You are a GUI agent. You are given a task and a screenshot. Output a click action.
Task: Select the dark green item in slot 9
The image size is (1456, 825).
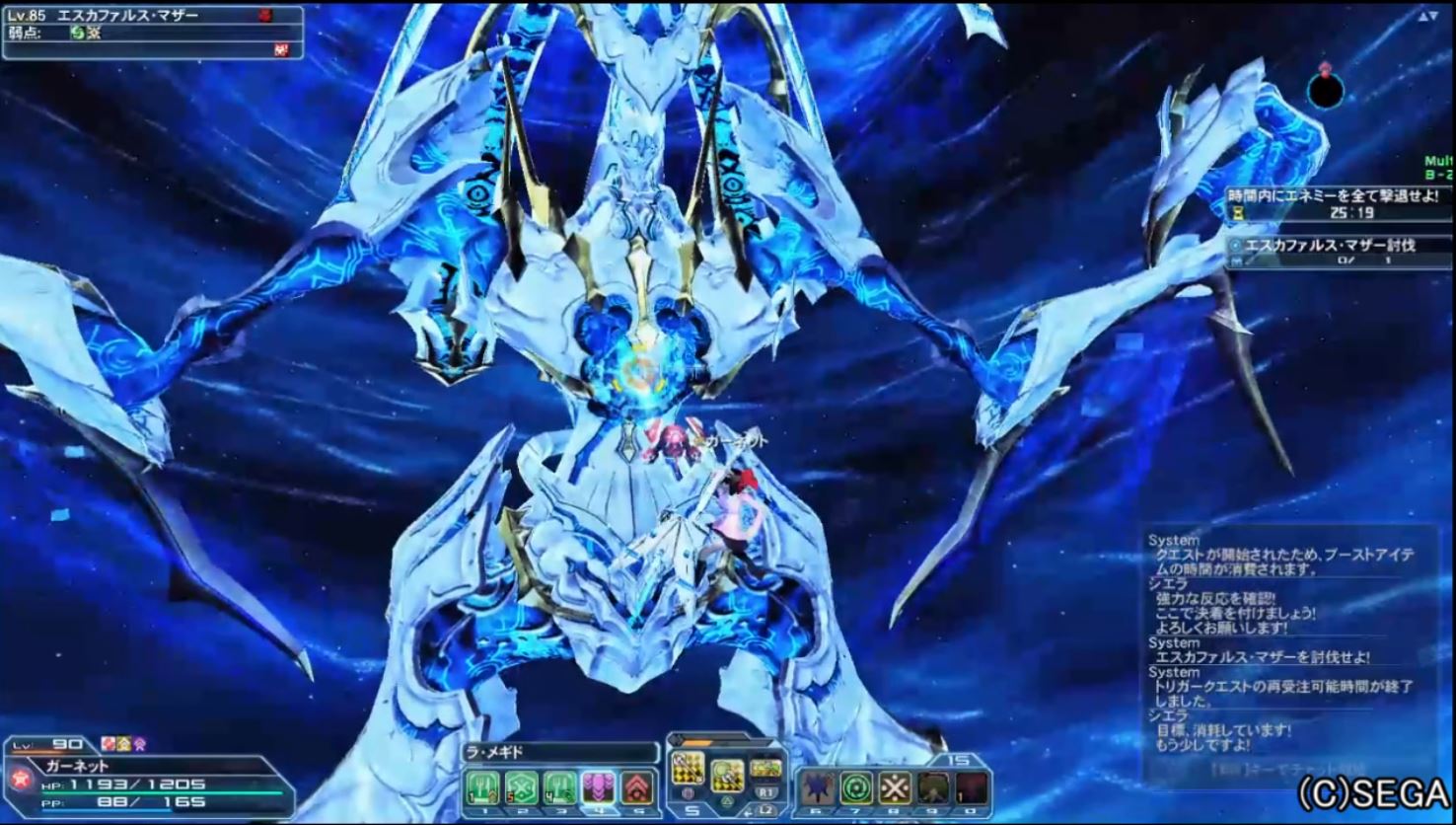[x=932, y=787]
